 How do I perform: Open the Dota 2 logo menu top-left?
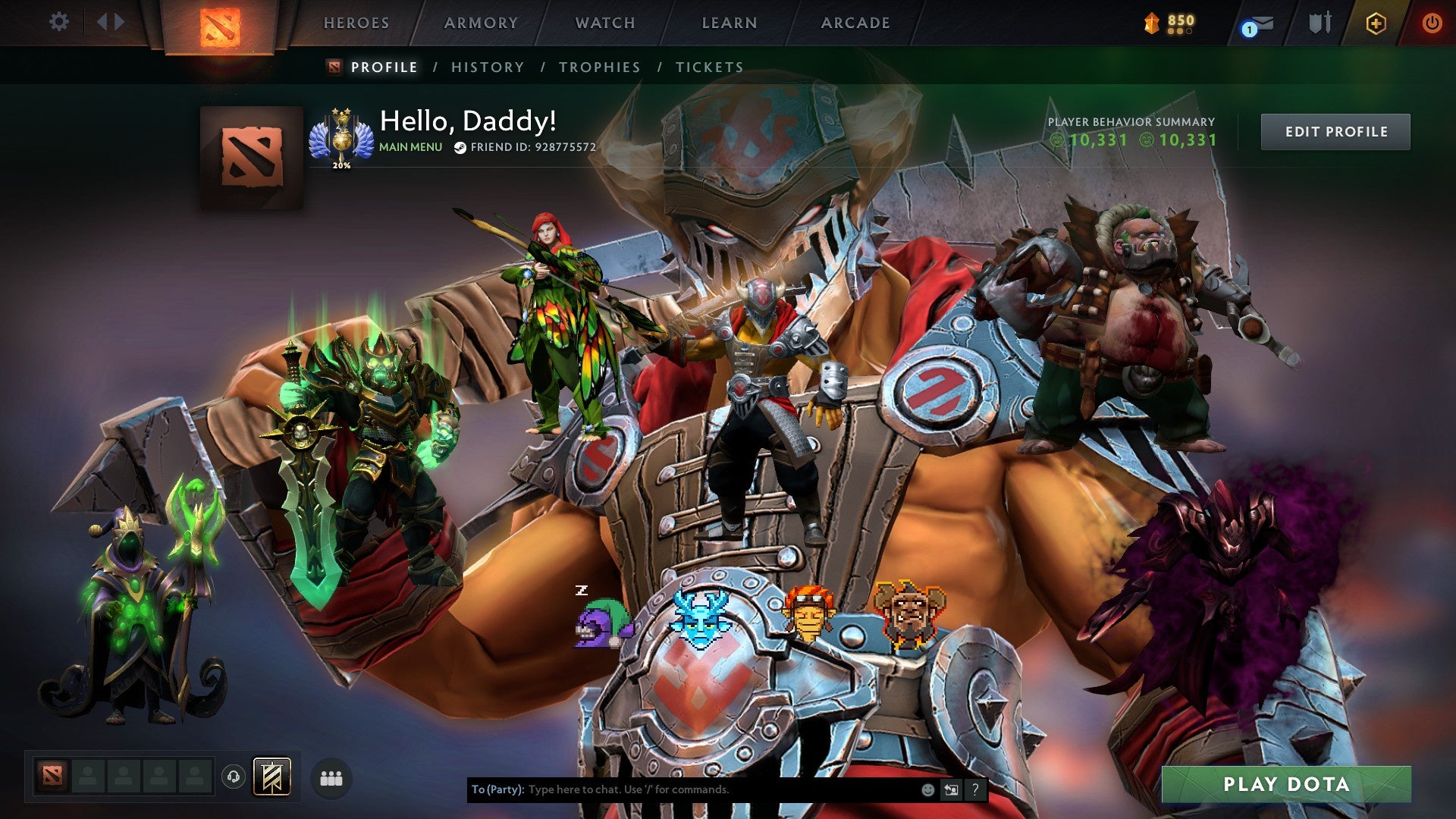[221, 27]
